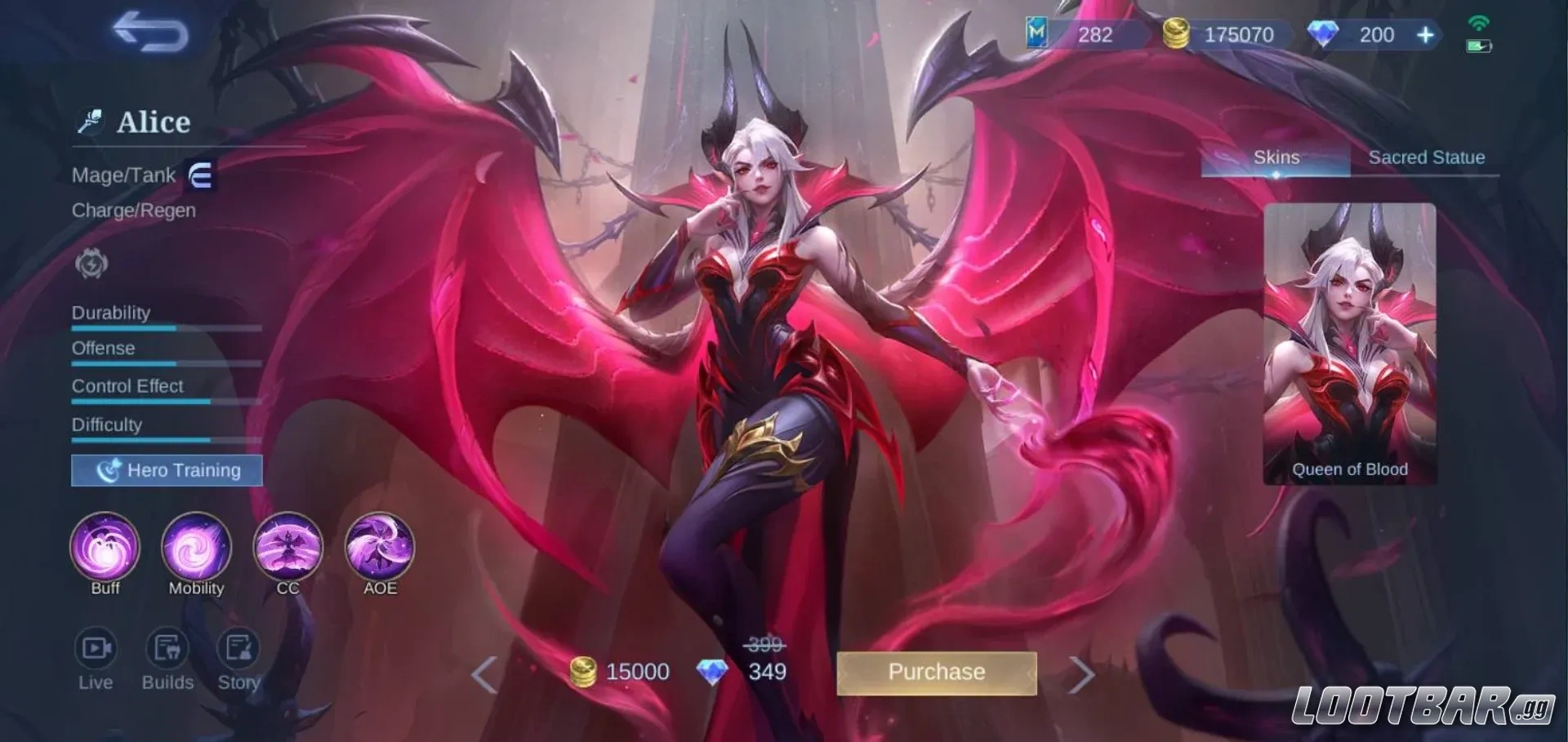Select the Mobility skill icon
The width and height of the screenshot is (1568, 742).
tap(196, 549)
